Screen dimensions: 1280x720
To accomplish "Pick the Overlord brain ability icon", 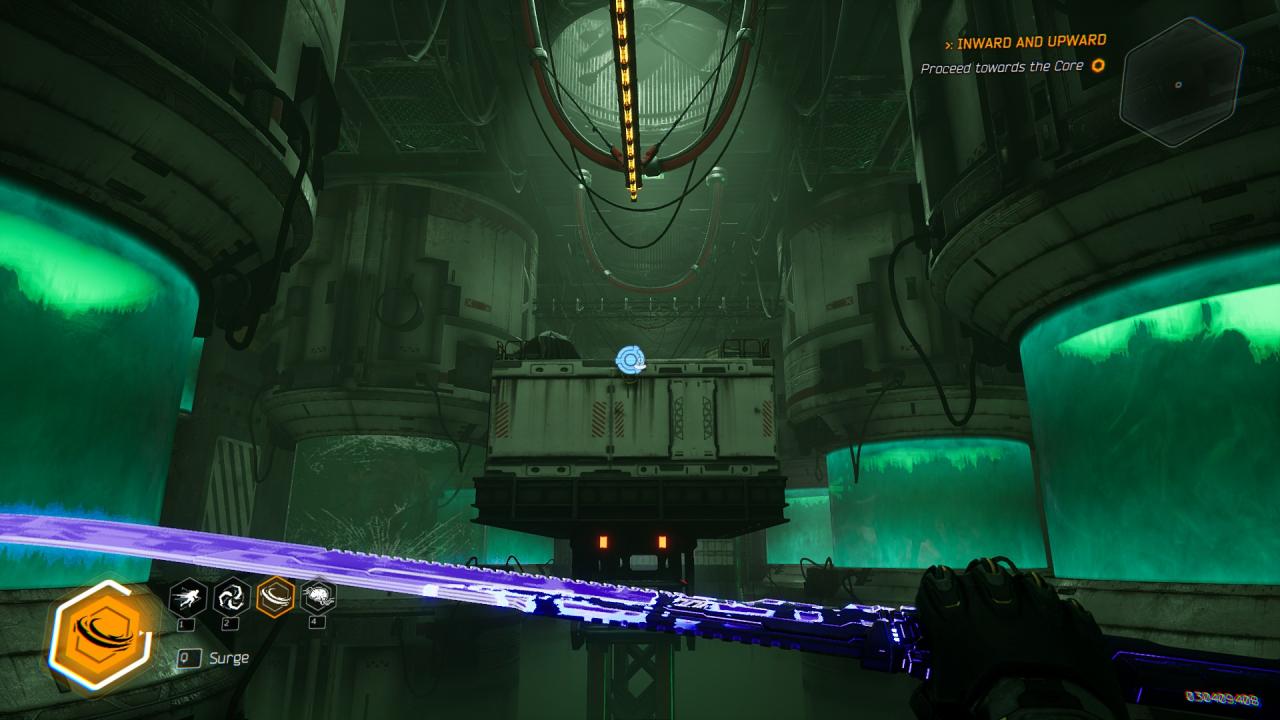I will [x=318, y=598].
